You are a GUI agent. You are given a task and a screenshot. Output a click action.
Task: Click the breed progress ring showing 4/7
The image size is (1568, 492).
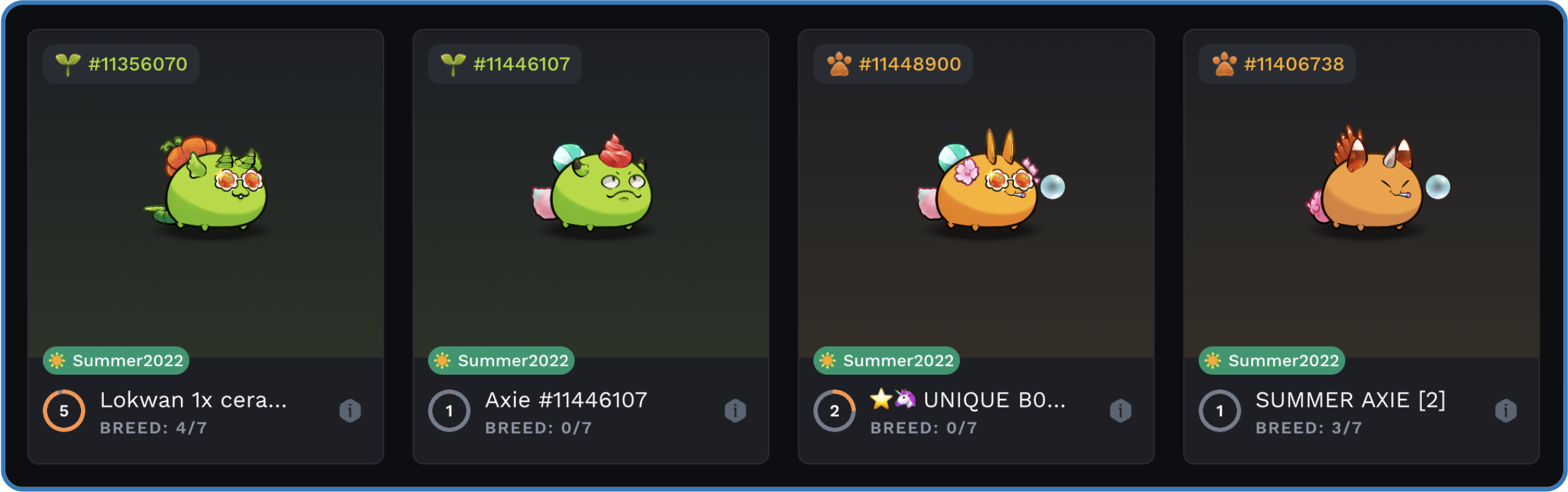pyautogui.click(x=64, y=410)
